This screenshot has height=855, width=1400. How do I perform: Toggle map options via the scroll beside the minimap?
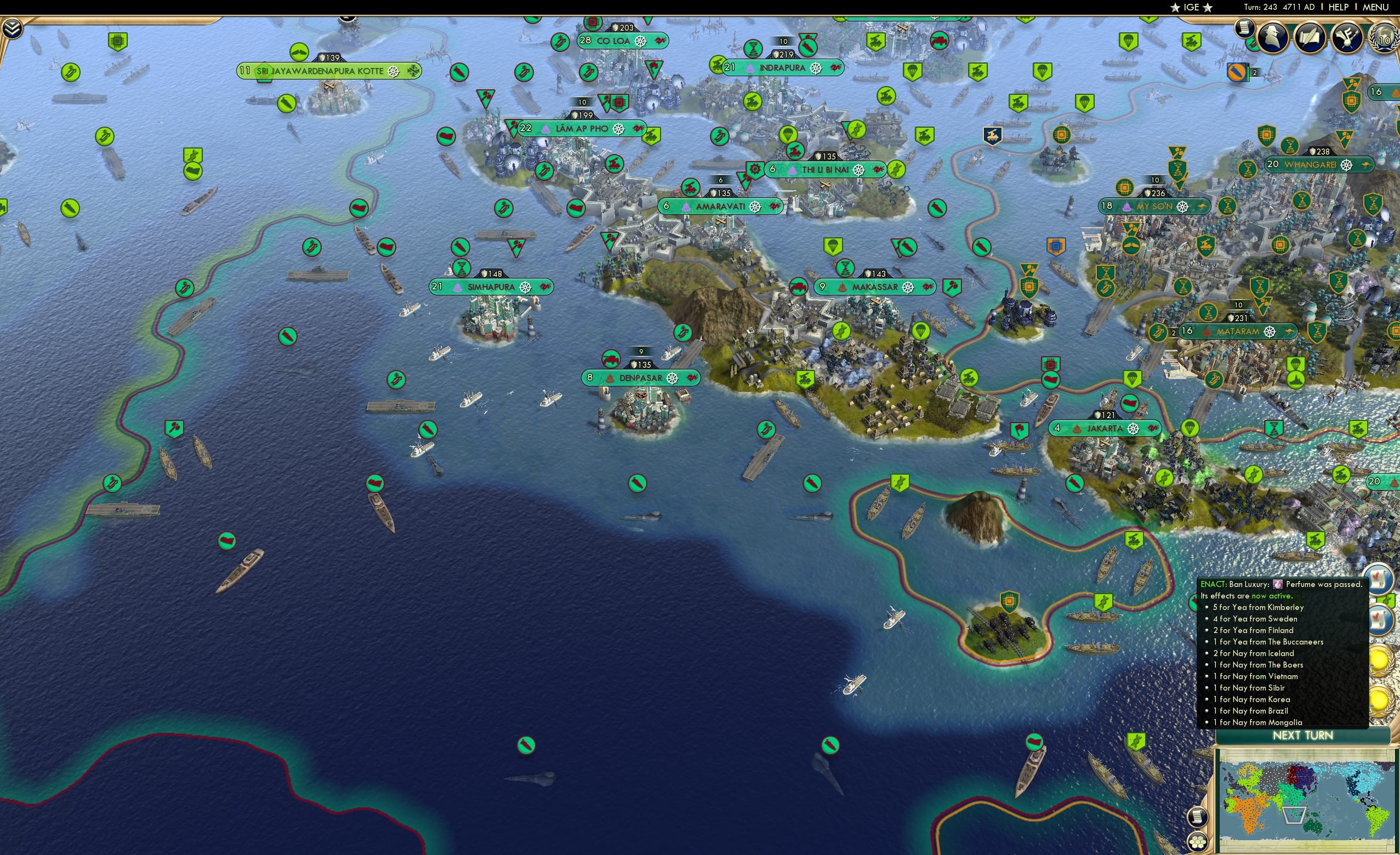click(x=1197, y=818)
